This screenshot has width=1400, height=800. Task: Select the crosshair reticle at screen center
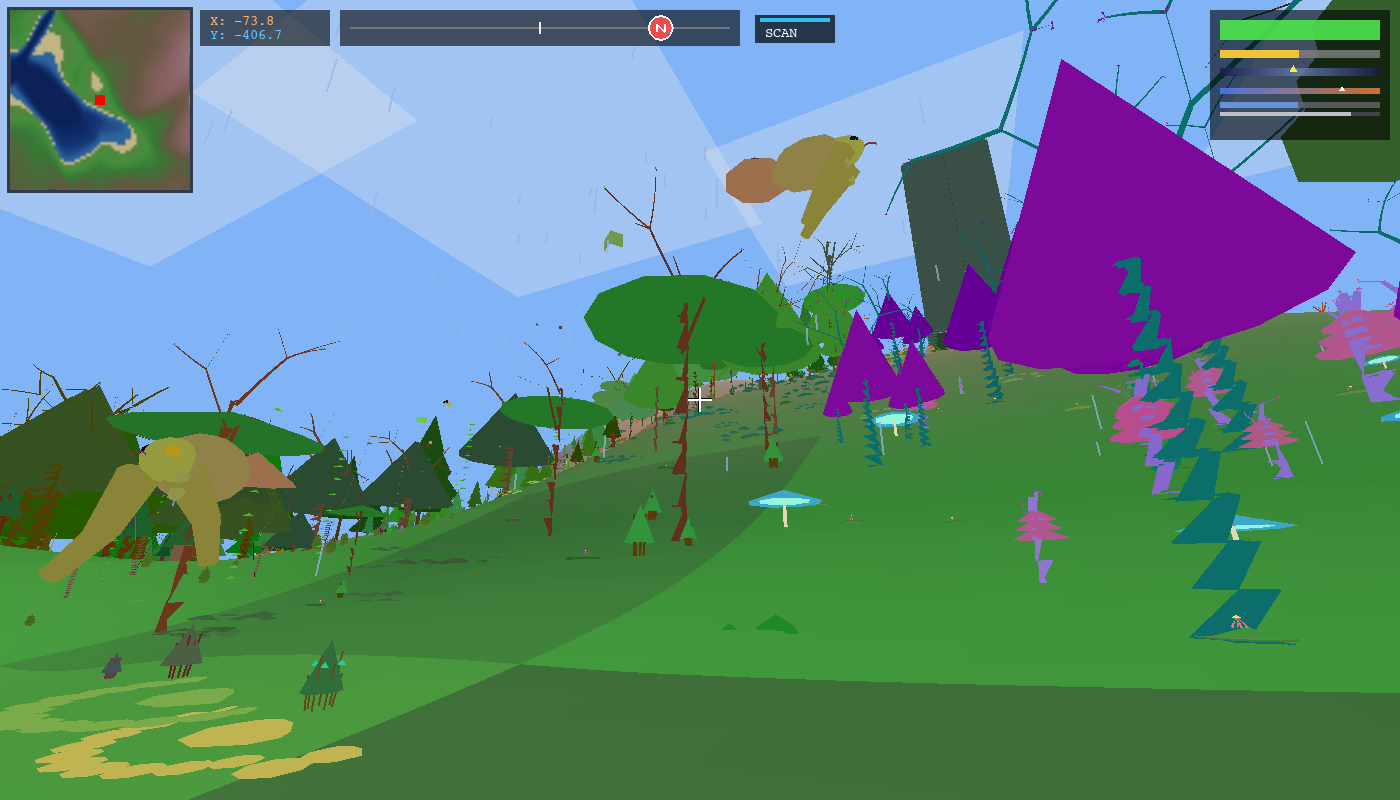coord(699,400)
